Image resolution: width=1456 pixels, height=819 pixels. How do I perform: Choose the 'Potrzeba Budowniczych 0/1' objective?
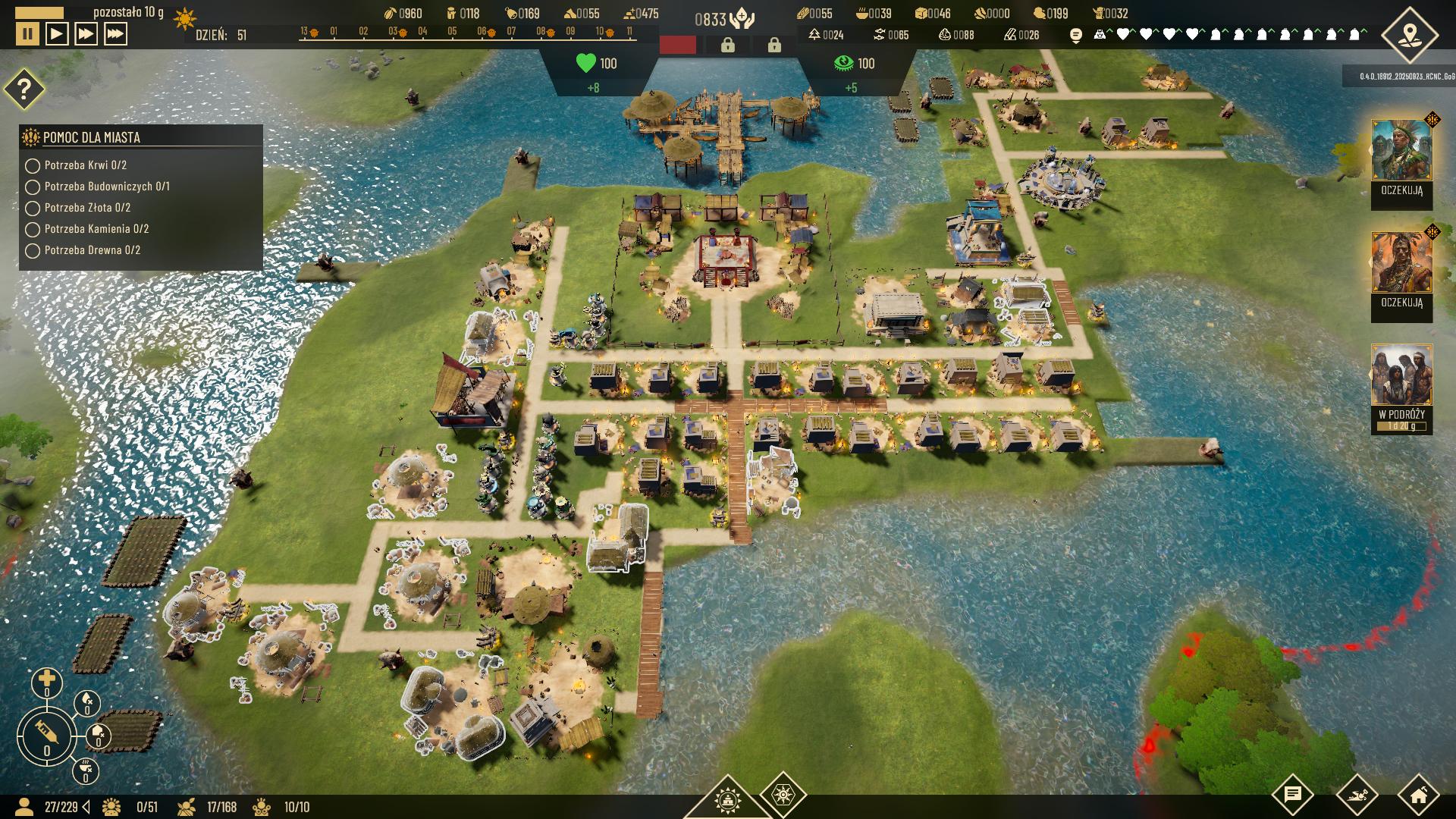106,187
